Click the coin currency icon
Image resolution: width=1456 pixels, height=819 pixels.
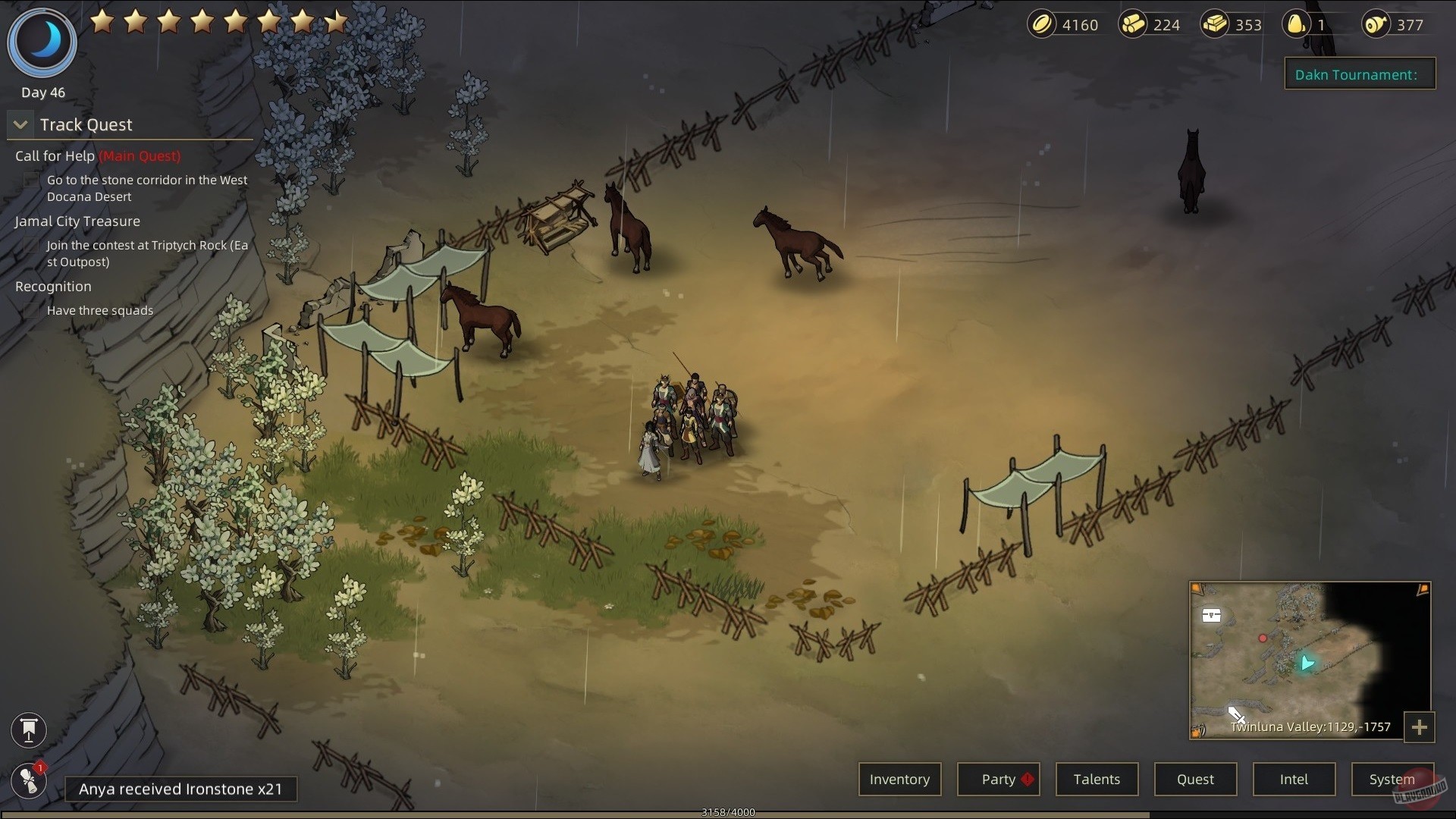(1043, 24)
